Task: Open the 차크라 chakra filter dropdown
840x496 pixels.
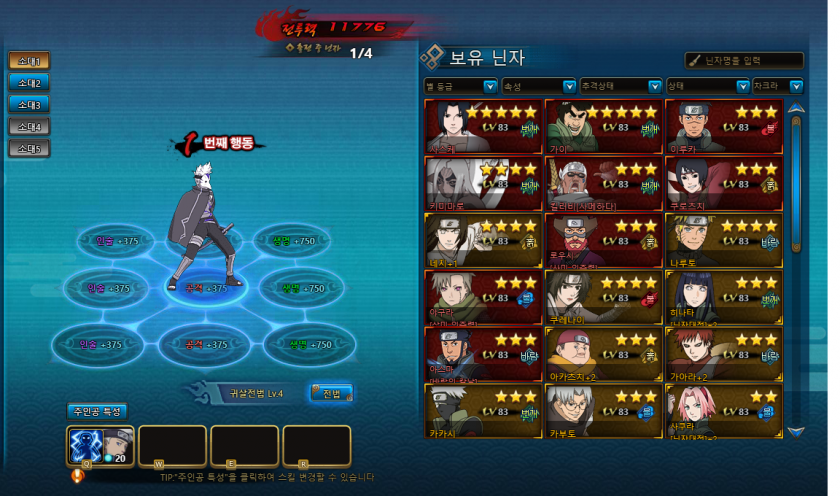Action: pos(779,86)
